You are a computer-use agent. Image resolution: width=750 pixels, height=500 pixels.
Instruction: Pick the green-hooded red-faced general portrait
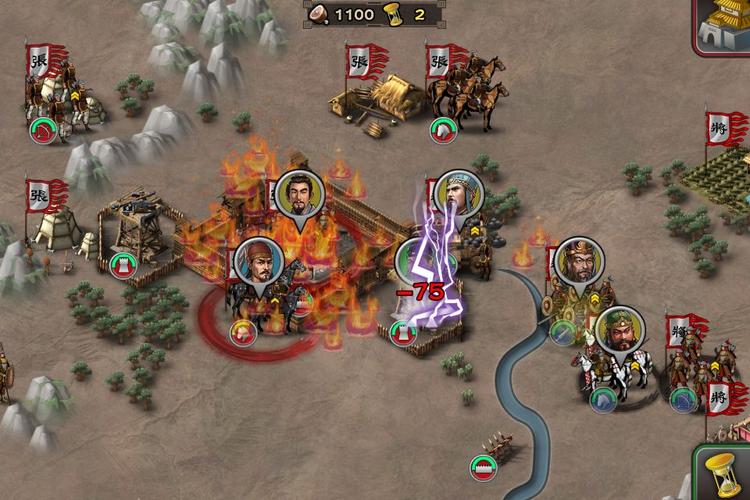pos(619,334)
